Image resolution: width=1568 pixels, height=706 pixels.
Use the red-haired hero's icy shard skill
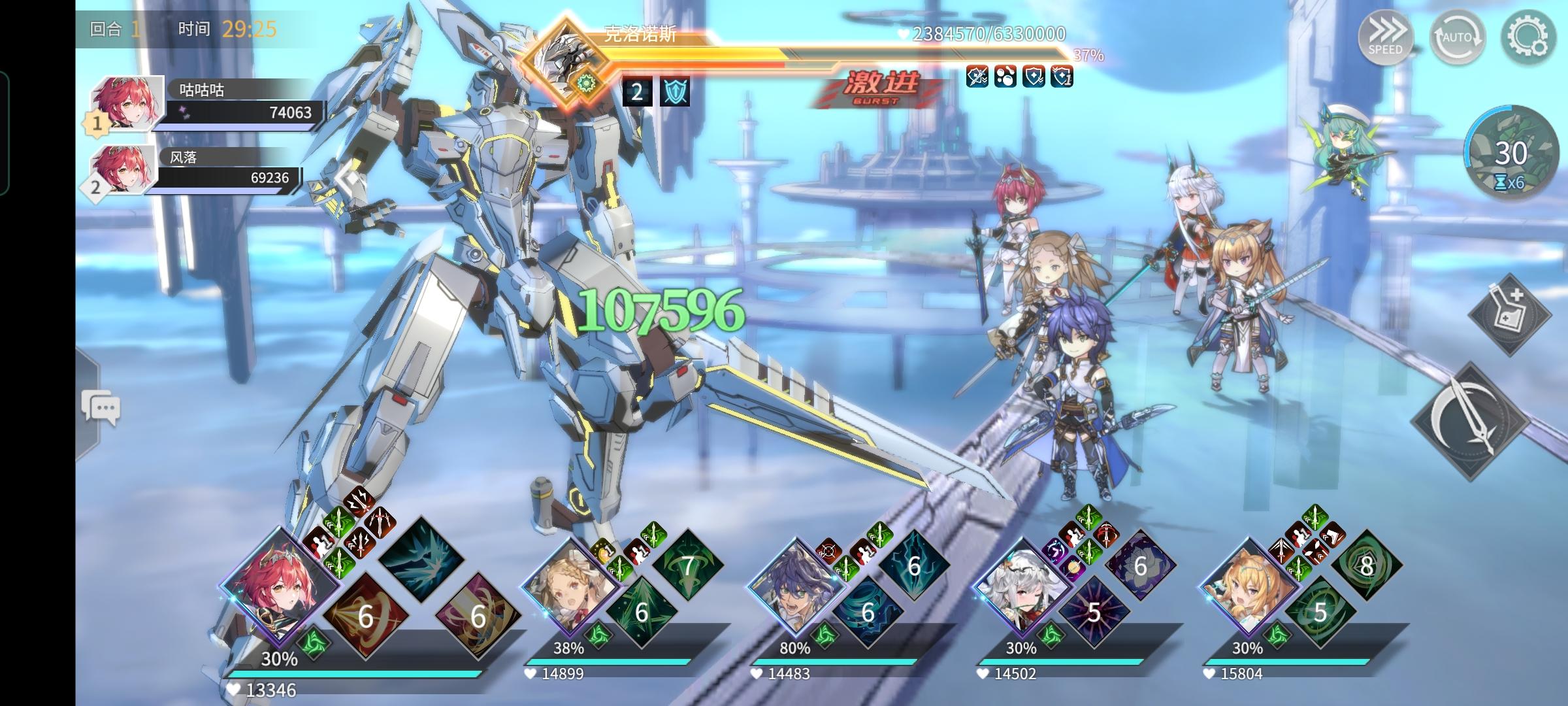421,558
